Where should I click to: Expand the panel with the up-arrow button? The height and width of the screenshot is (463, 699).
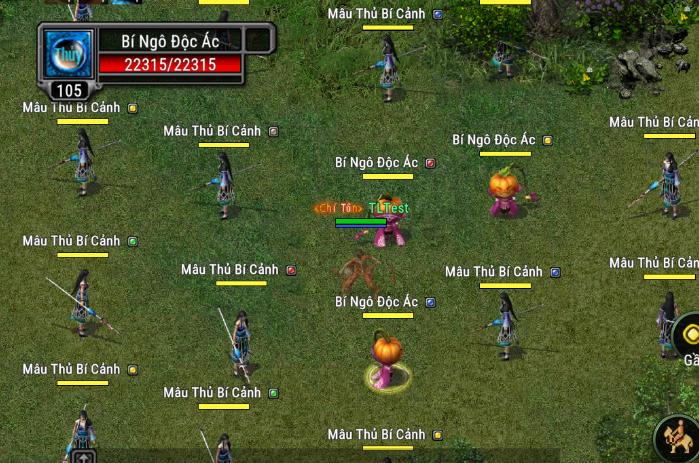point(84,458)
